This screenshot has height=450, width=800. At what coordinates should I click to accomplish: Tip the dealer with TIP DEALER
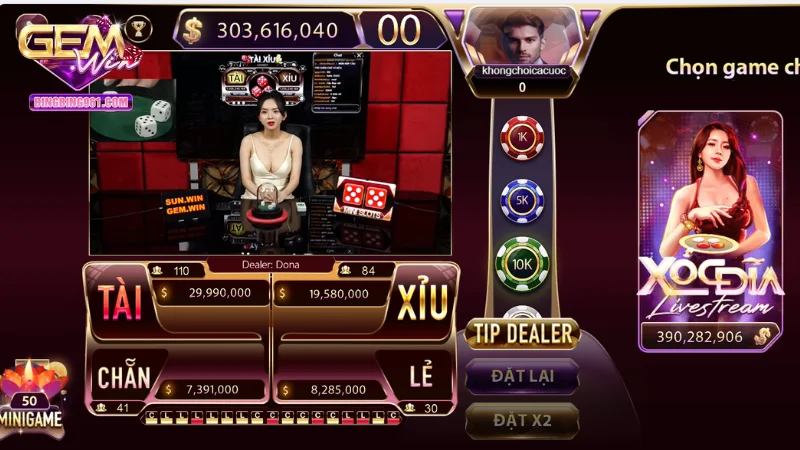coord(521,333)
